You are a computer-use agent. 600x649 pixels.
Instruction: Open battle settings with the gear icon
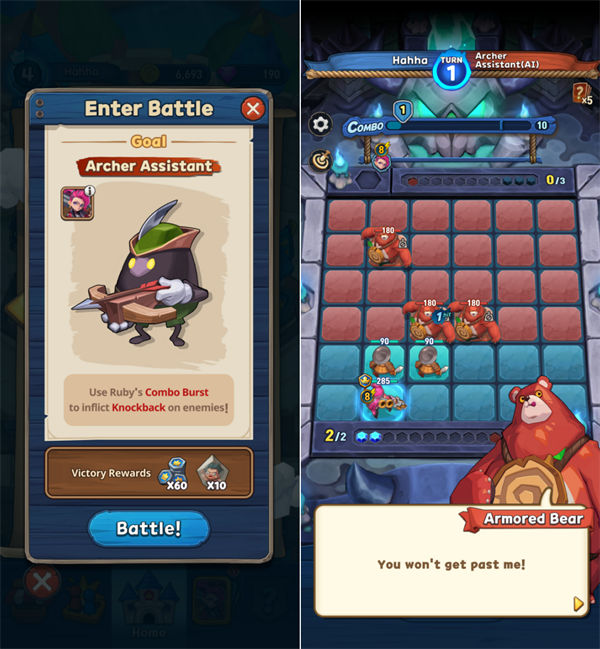pos(321,125)
